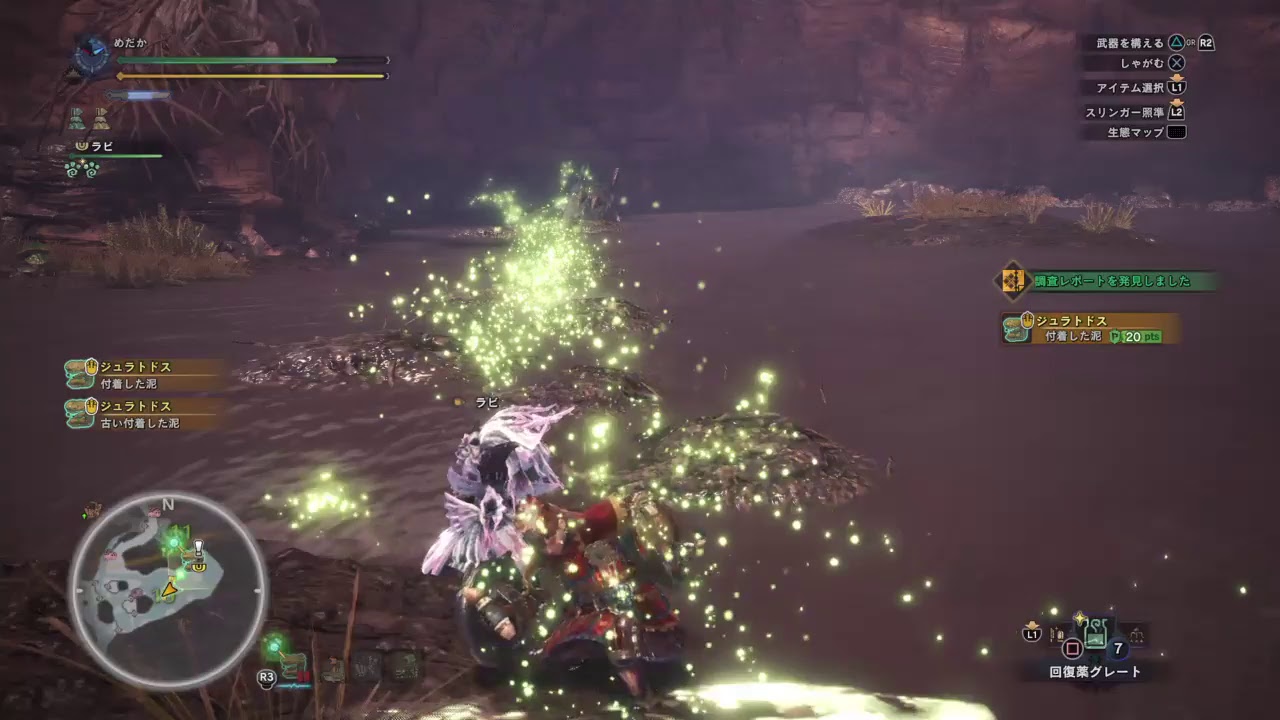Click the bone ammo slot icon
Viewport: 1280px width, 720px height.
click(365, 666)
